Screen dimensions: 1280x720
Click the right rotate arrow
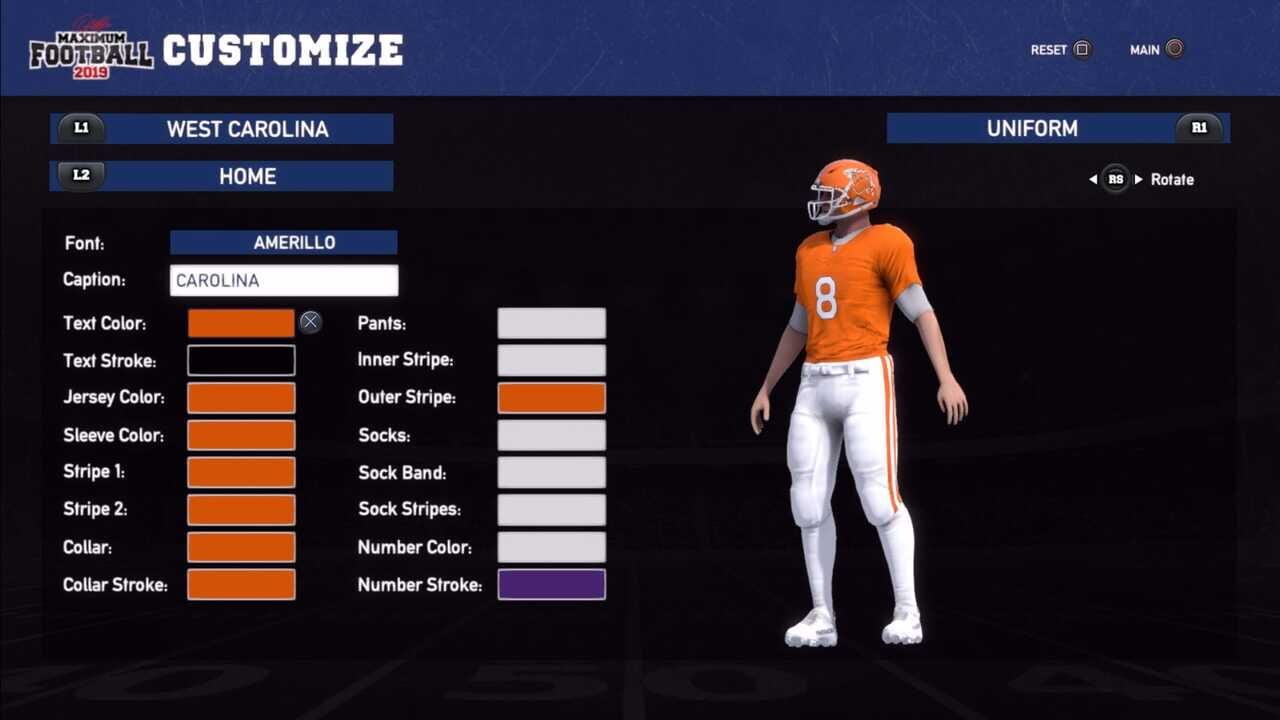point(1139,179)
